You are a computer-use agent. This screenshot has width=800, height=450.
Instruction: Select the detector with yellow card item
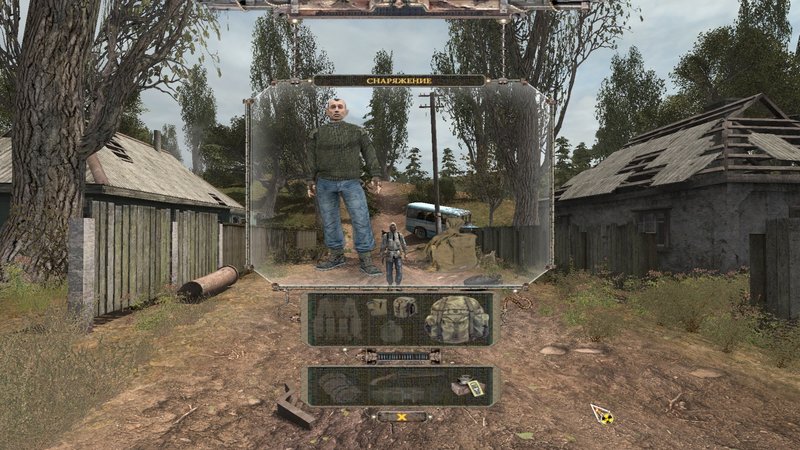click(467, 388)
